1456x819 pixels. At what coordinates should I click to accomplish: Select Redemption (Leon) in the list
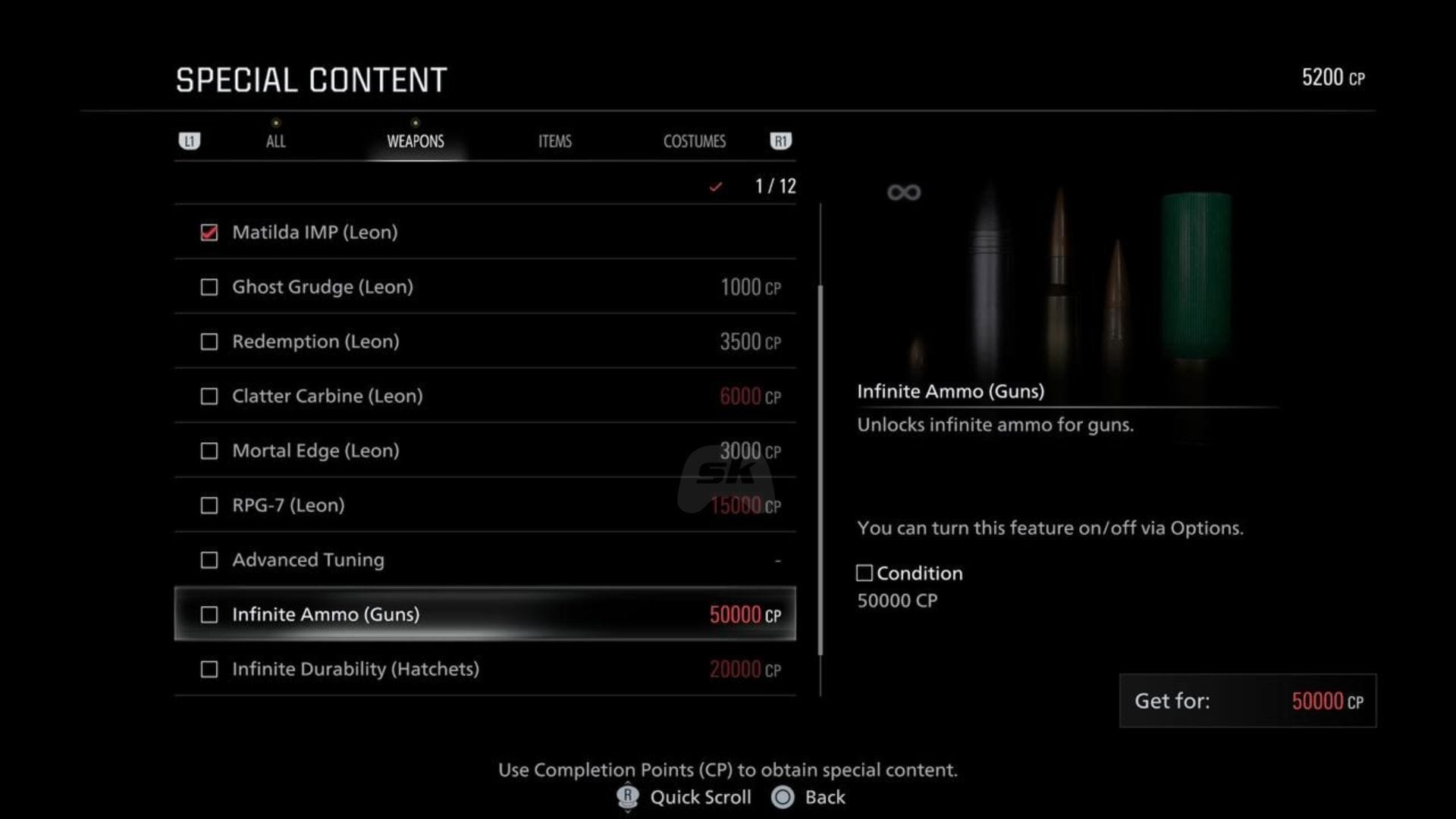(485, 341)
